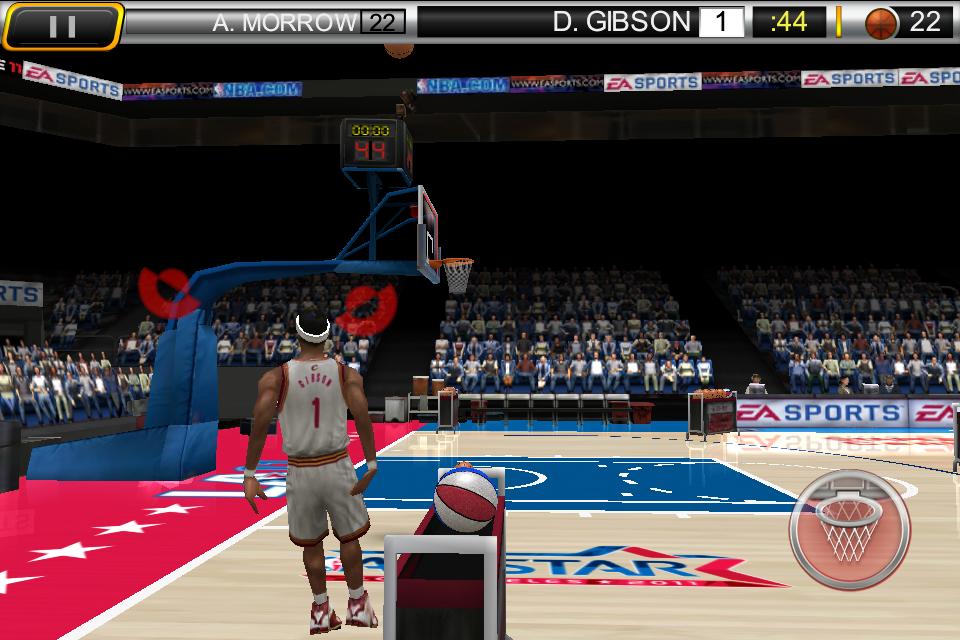Tap the basketball hoop shoot button
Screen dimensions: 960x640
click(849, 527)
